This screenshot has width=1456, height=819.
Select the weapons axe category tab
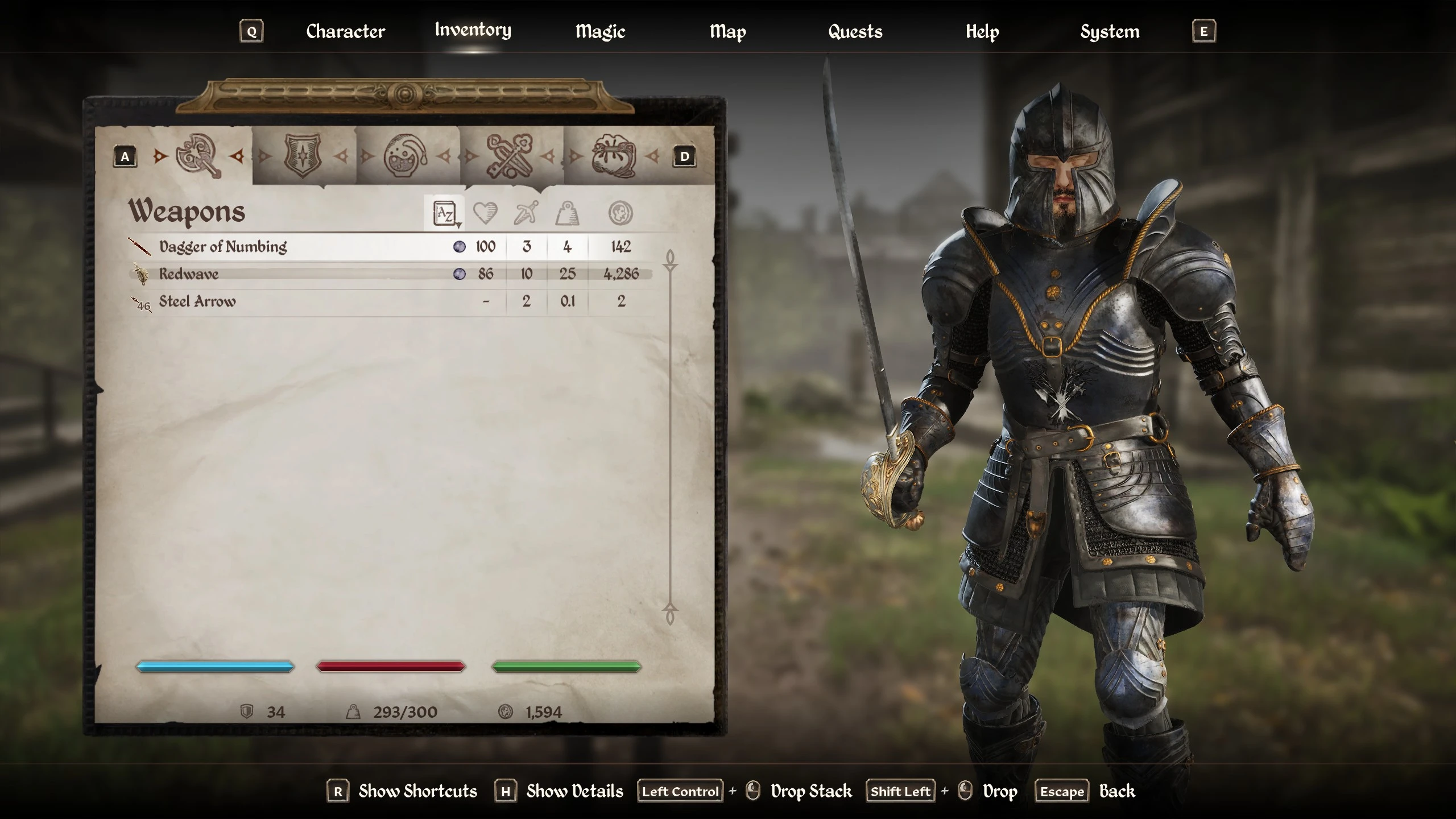(198, 156)
